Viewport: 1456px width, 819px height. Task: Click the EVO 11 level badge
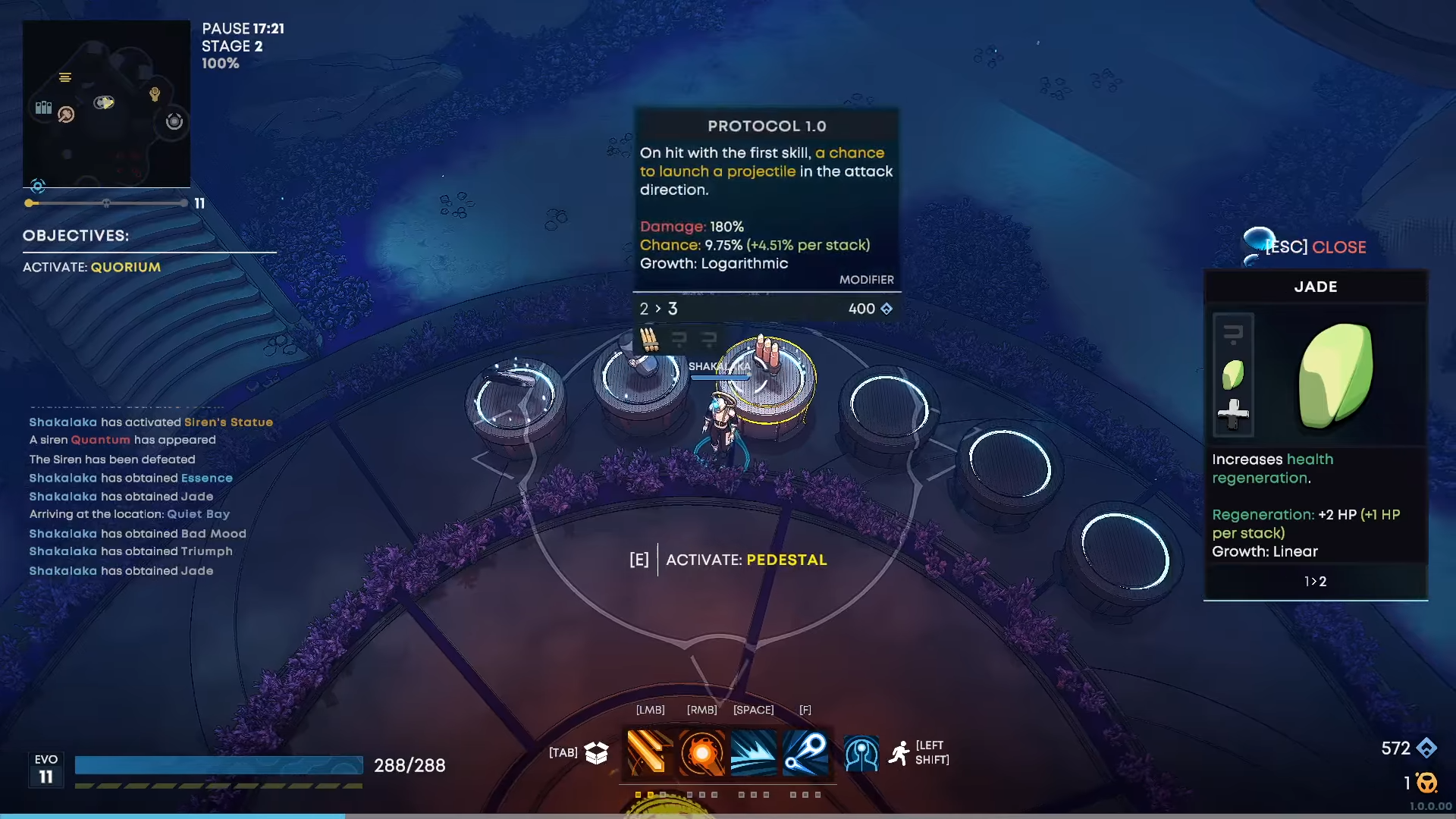click(x=46, y=769)
